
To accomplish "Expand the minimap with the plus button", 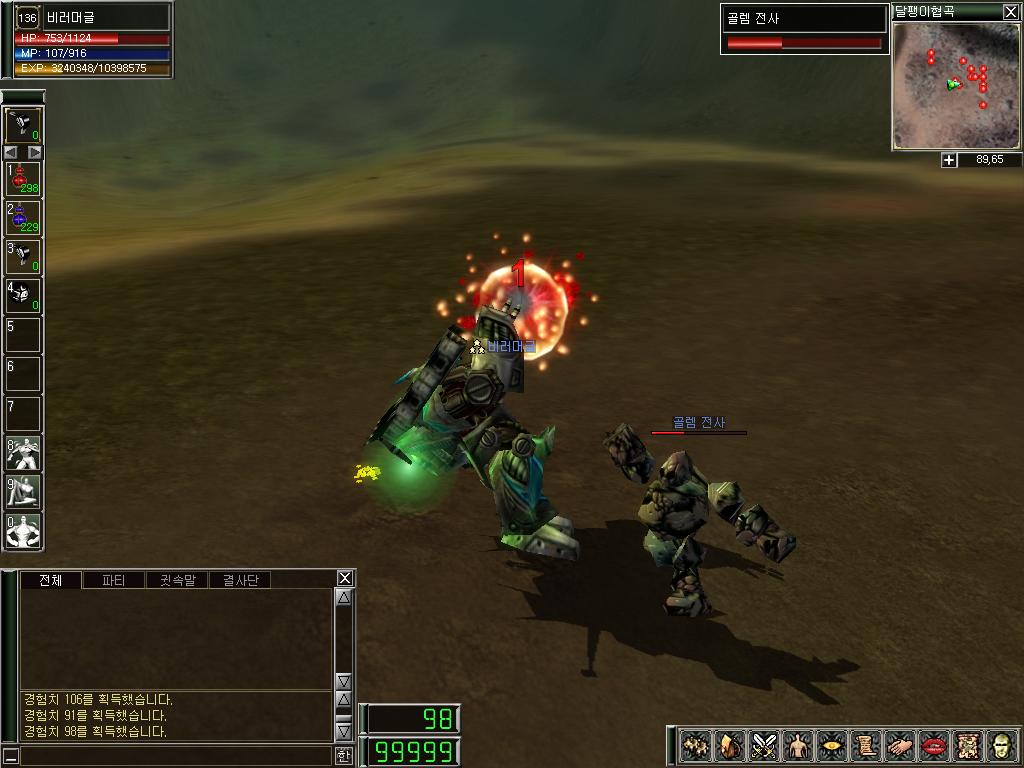I will point(949,160).
